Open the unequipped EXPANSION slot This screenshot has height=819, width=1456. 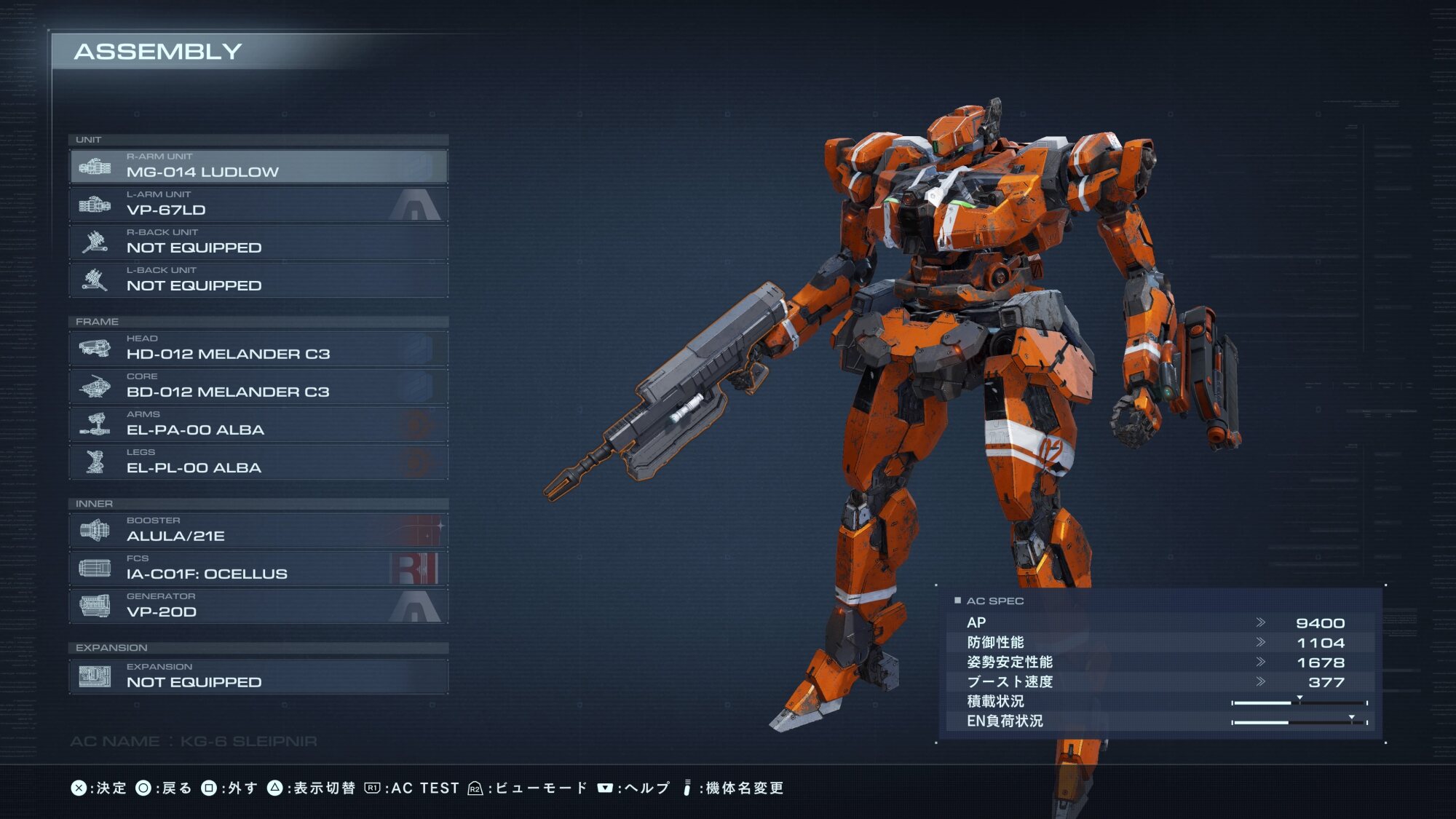click(258, 676)
